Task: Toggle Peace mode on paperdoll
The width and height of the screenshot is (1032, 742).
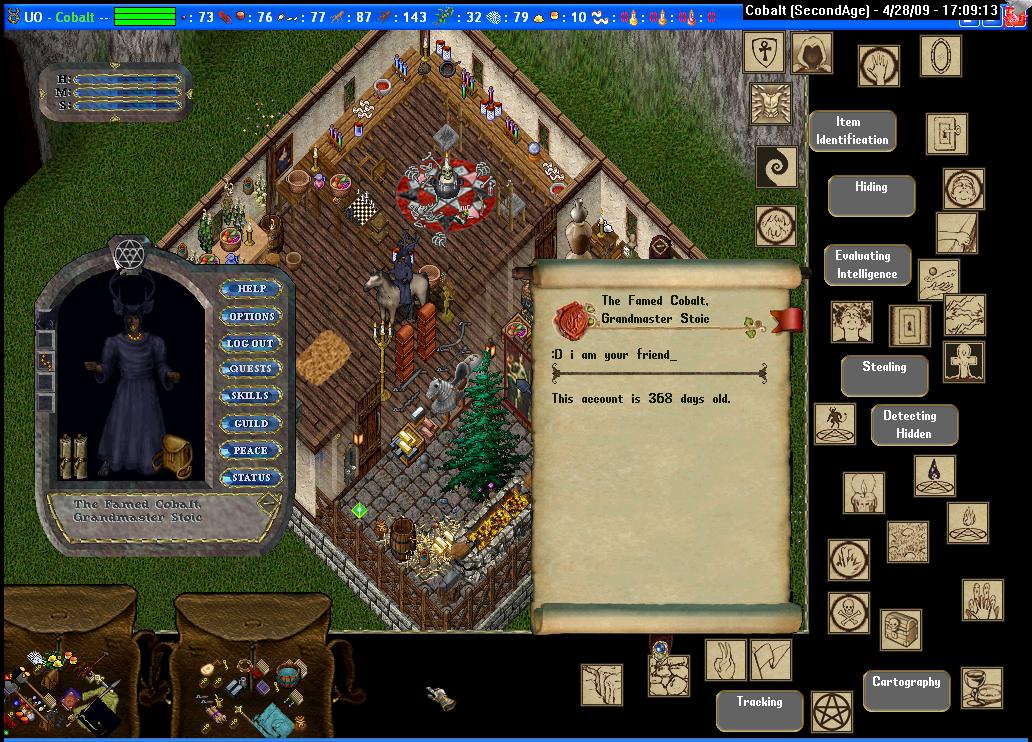Action: 250,450
